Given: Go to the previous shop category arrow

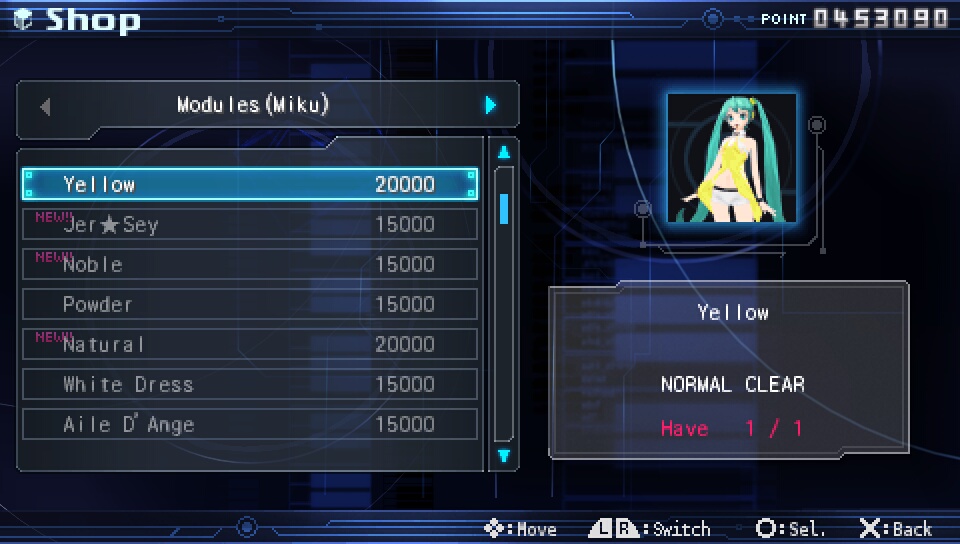Looking at the screenshot, I should click(x=45, y=105).
